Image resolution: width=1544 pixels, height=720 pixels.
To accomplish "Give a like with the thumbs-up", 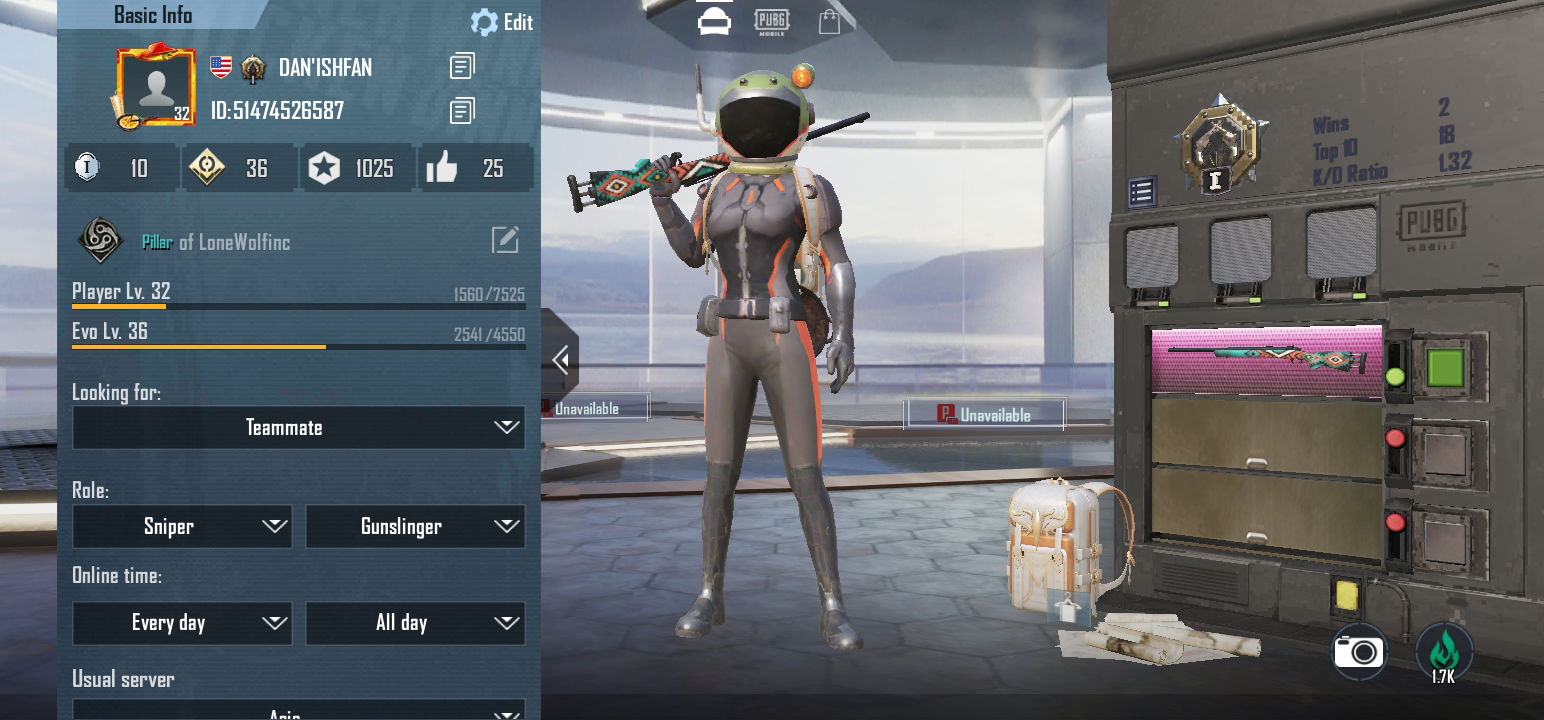I will pos(442,168).
